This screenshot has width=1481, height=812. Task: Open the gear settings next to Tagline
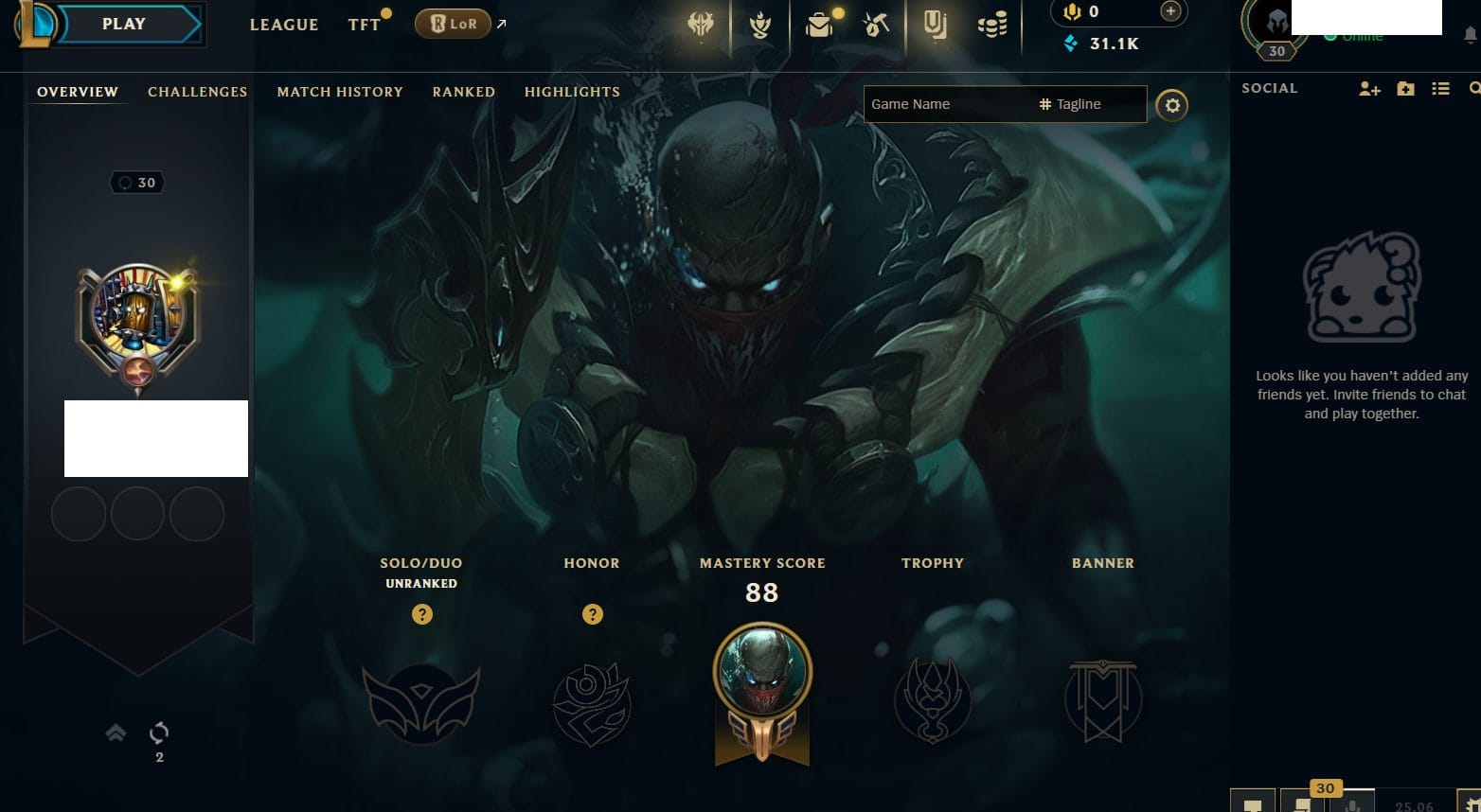[x=1172, y=105]
